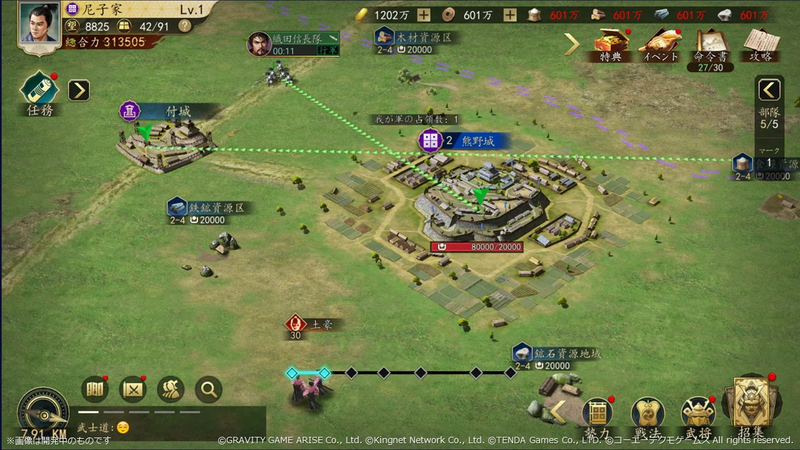
Task: Open the map search magnifier
Action: (x=209, y=389)
